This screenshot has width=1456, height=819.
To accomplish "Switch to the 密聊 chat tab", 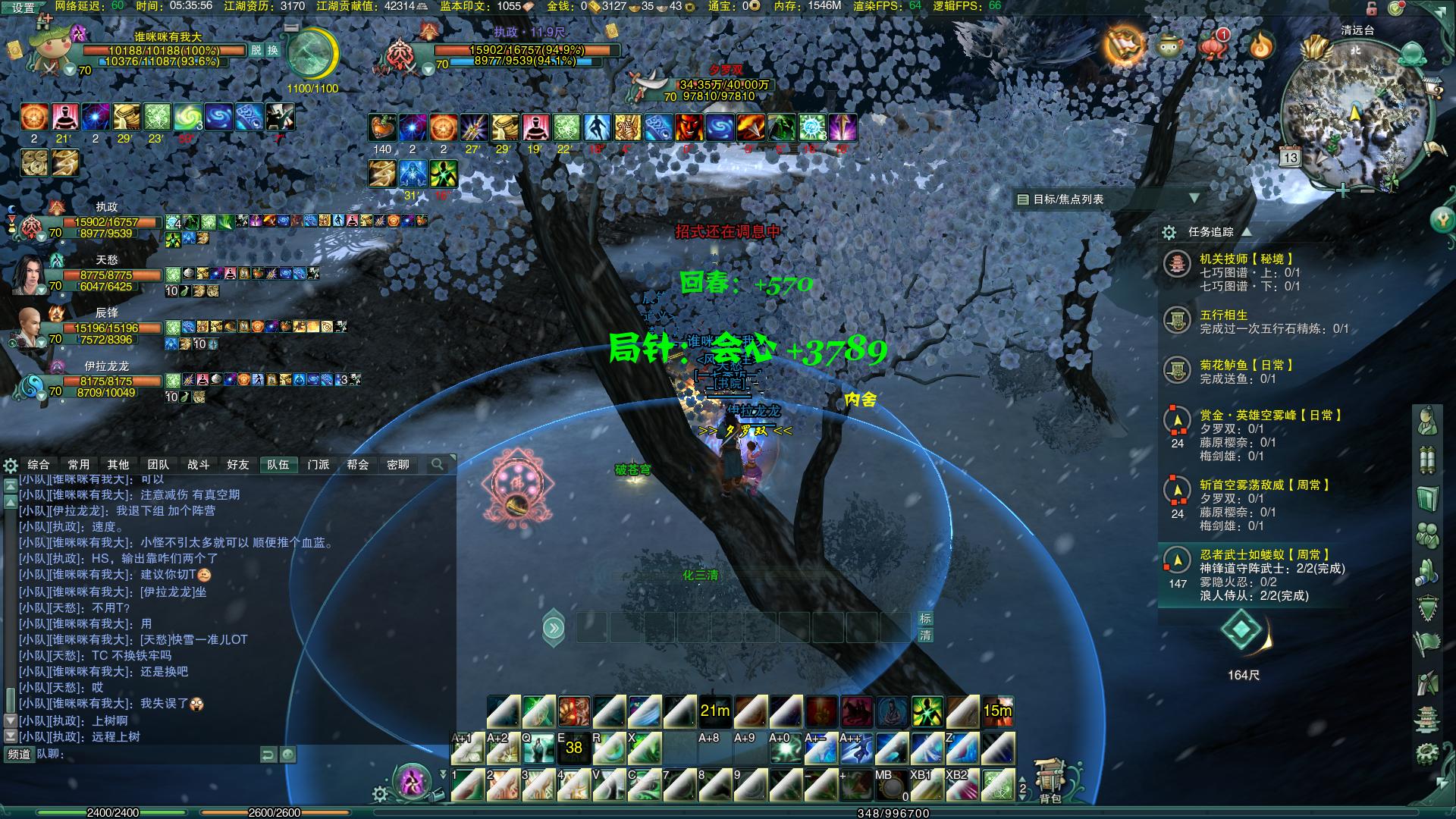I will (398, 464).
